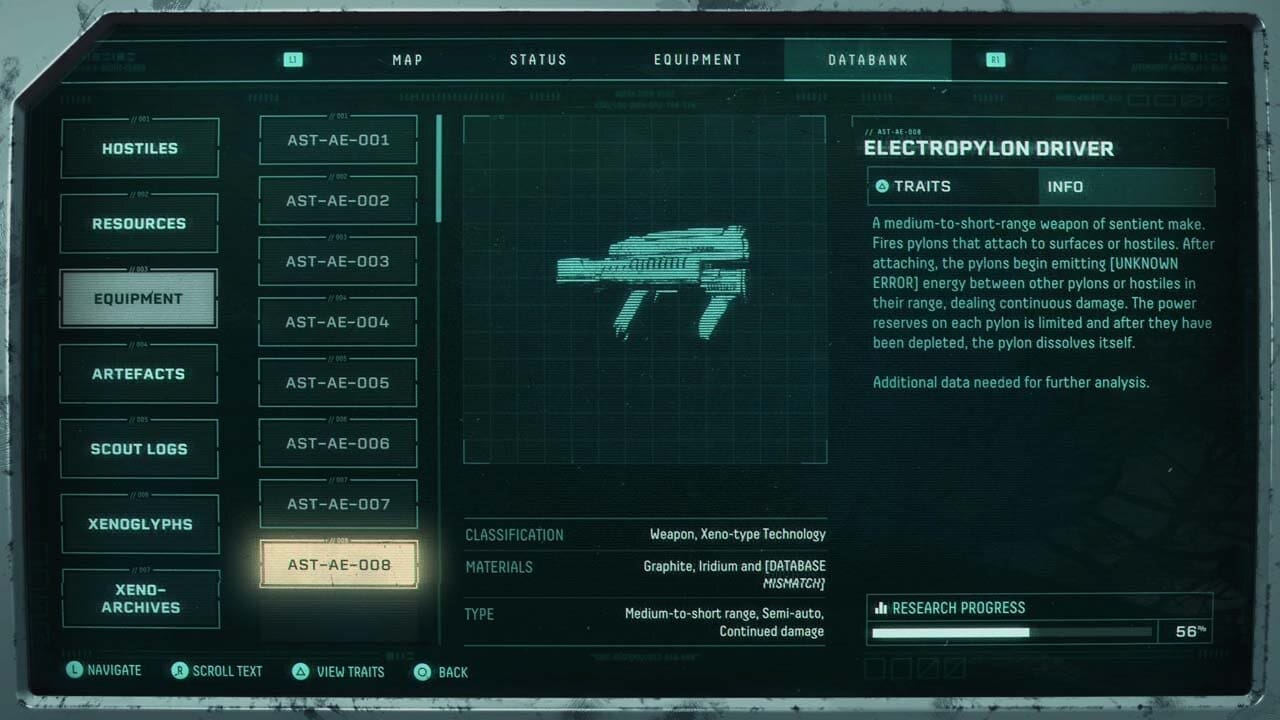Select entry AST-AE-005
The image size is (1280, 720).
pyautogui.click(x=338, y=383)
